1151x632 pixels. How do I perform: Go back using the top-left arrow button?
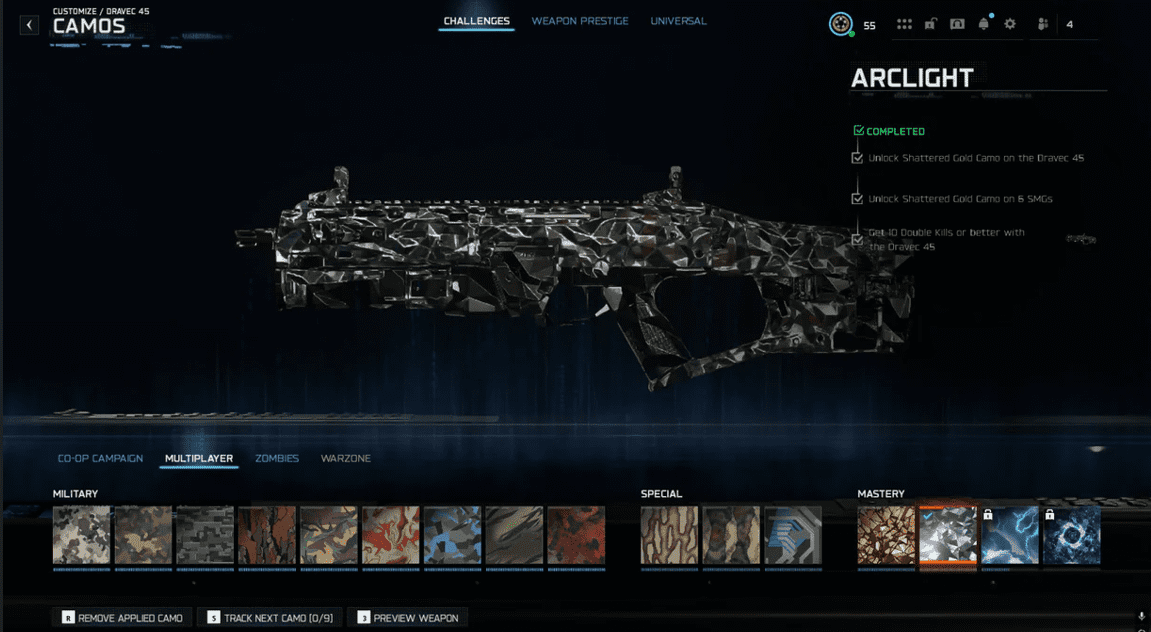(29, 25)
